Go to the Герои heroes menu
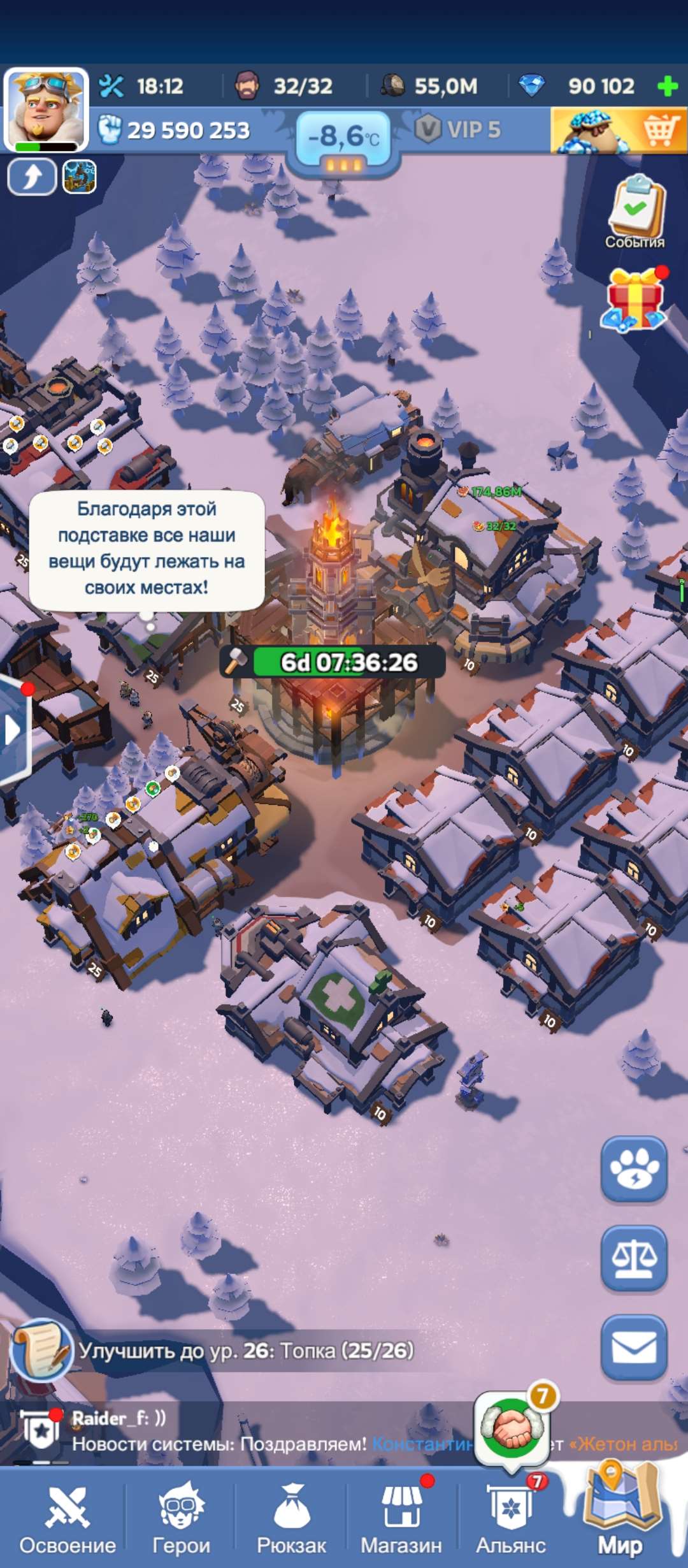This screenshot has height=1568, width=688. [182, 1518]
